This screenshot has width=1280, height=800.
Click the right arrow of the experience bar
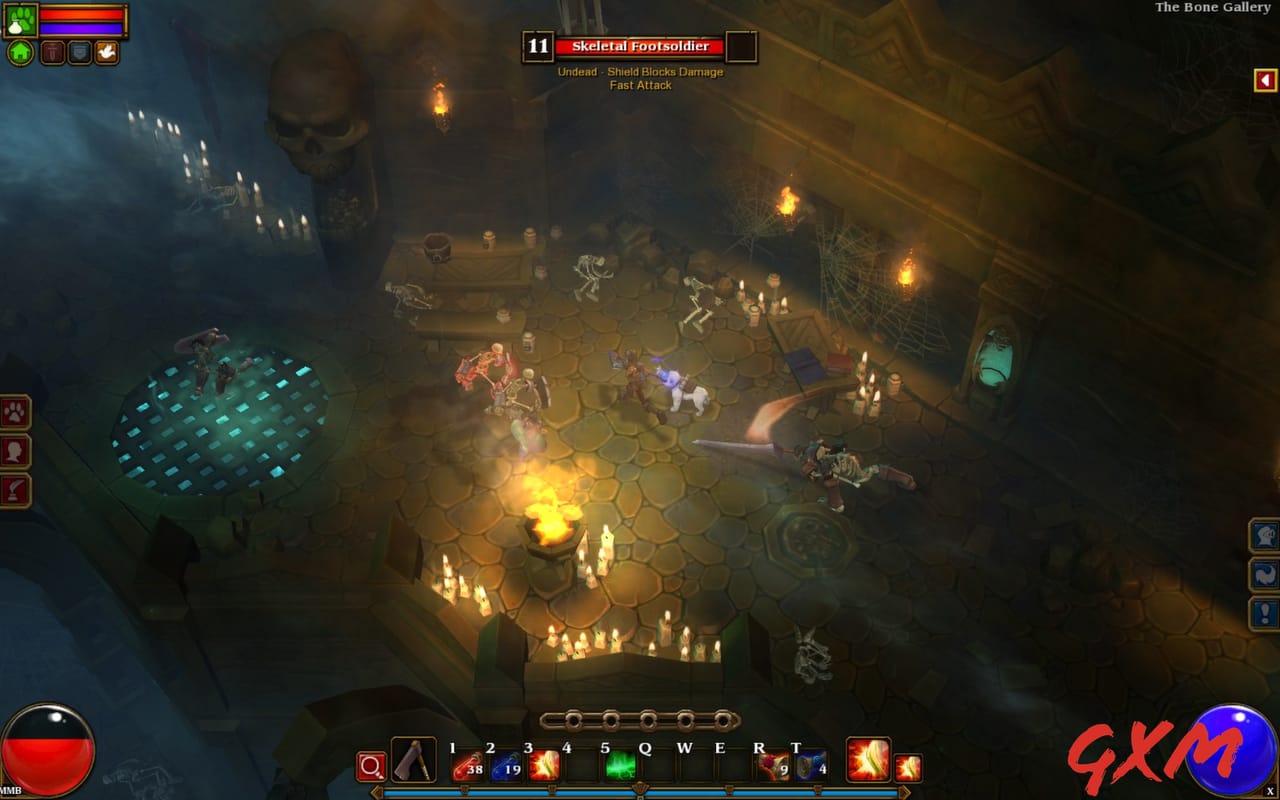click(904, 791)
